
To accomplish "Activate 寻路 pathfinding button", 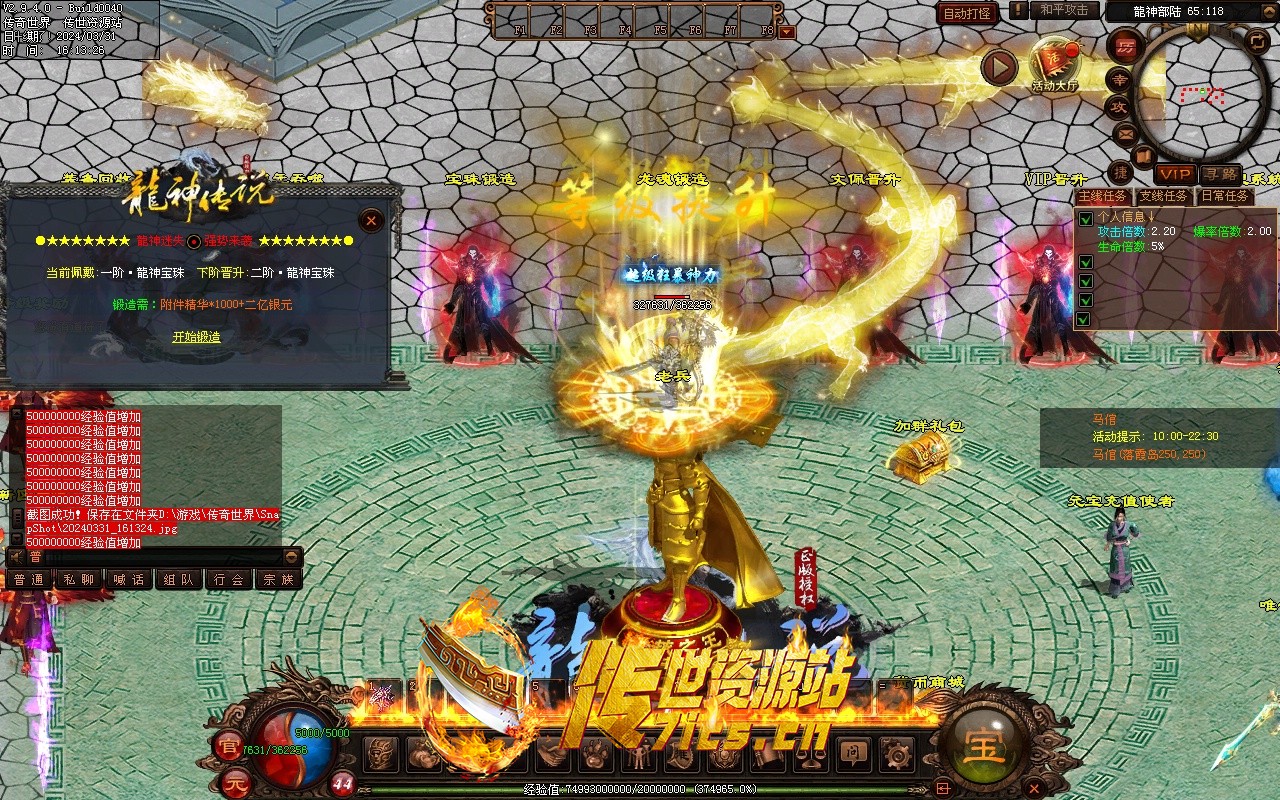I will tap(1221, 174).
